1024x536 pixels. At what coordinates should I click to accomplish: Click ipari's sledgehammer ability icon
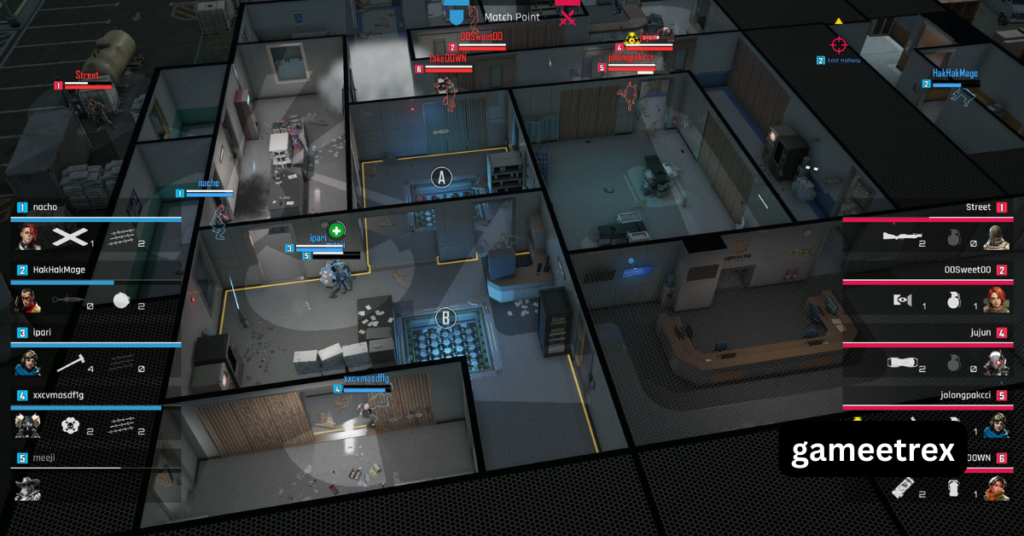(x=68, y=363)
